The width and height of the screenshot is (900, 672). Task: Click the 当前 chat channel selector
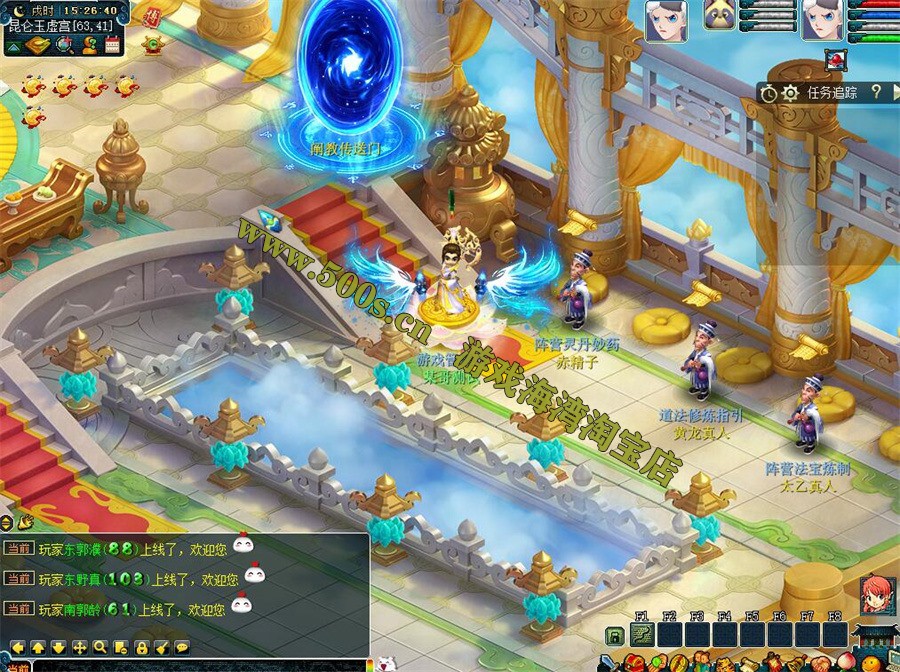pos(18,666)
